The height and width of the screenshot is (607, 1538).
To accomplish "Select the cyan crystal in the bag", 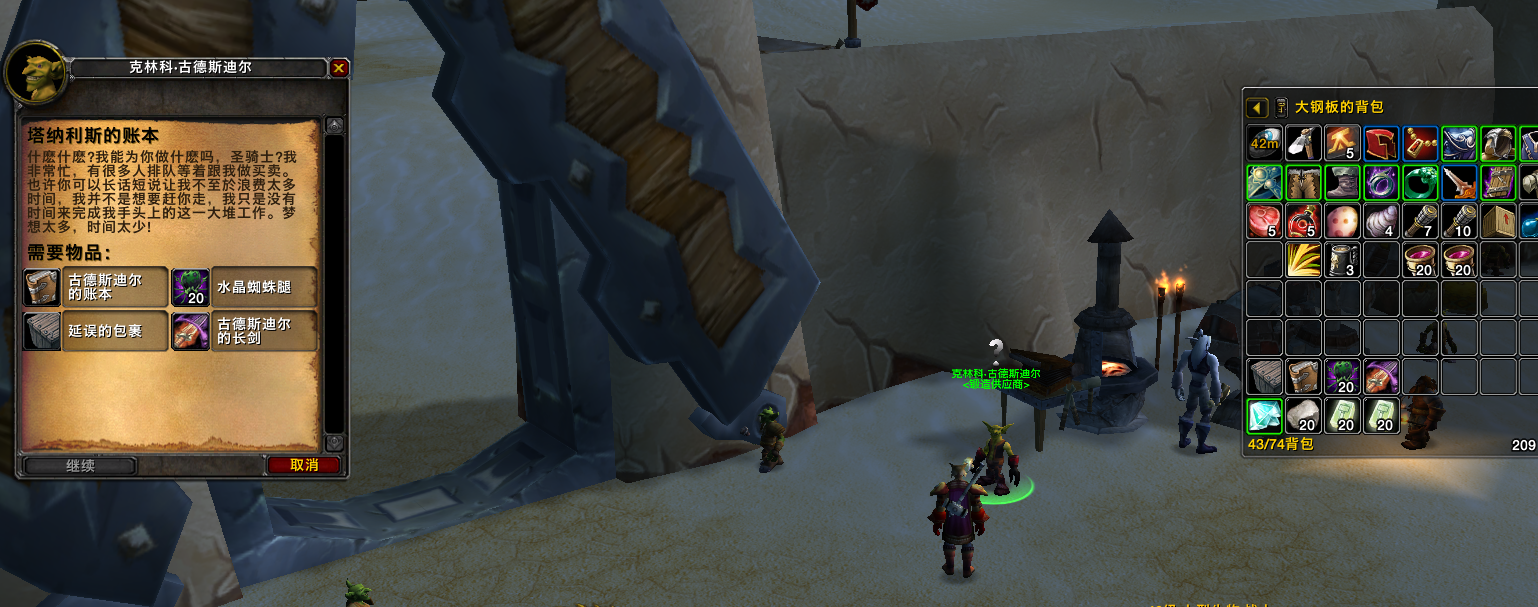I will coord(1264,415).
